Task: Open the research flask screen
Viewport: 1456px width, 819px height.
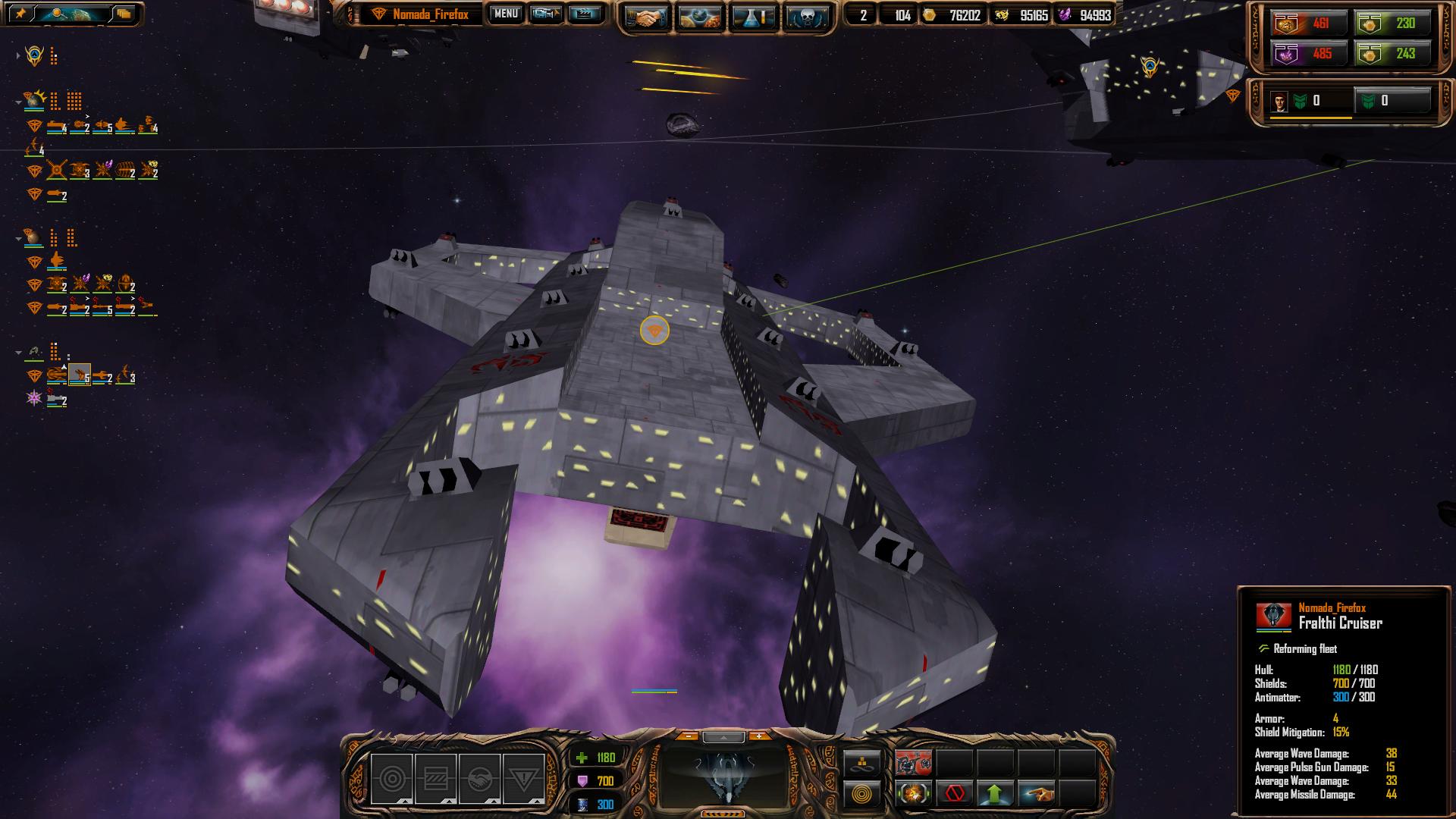Action: (755, 17)
